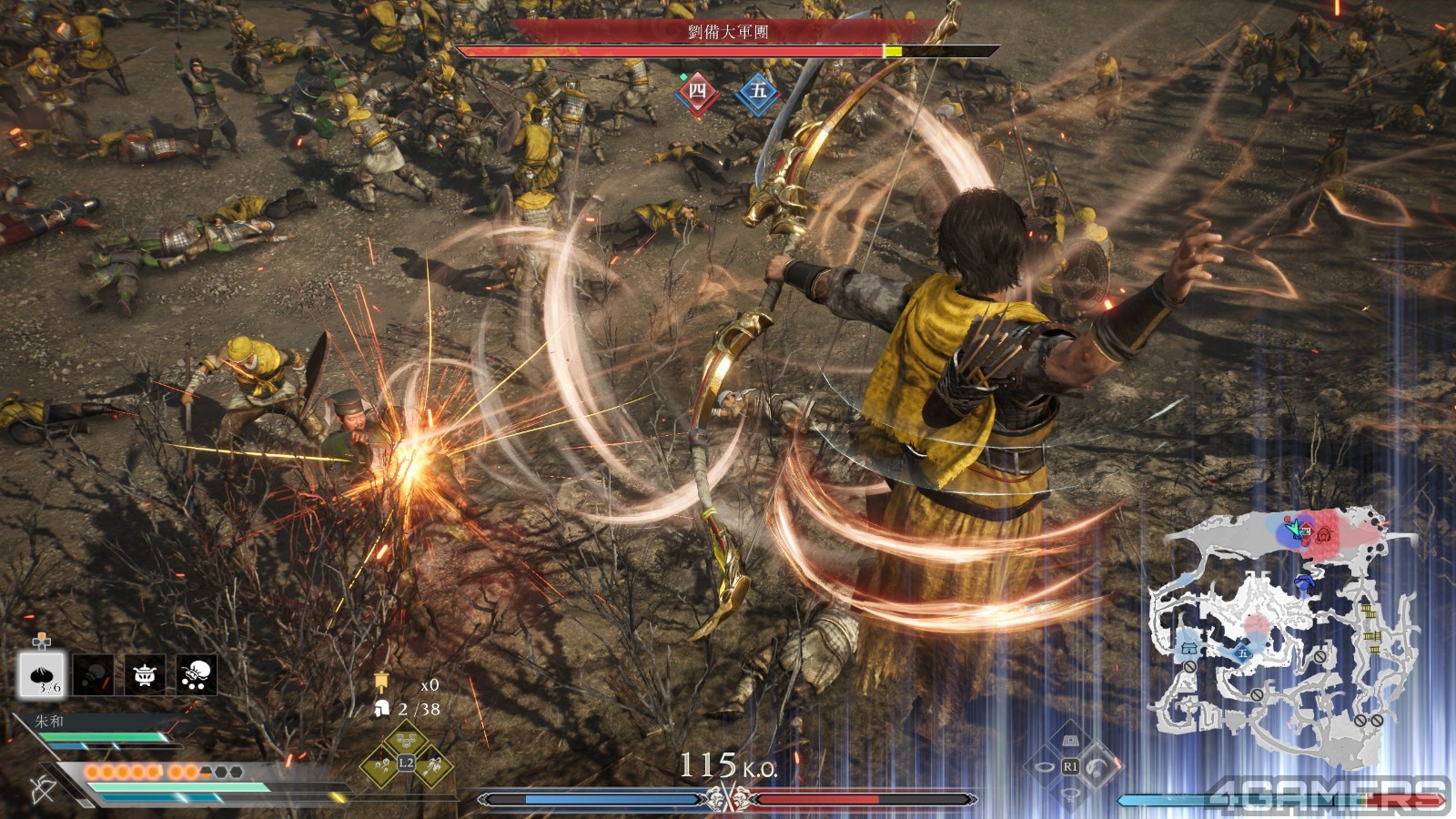Screen dimensions: 1456x819
Task: Open the battlefield minimap
Action: tap(1281, 637)
